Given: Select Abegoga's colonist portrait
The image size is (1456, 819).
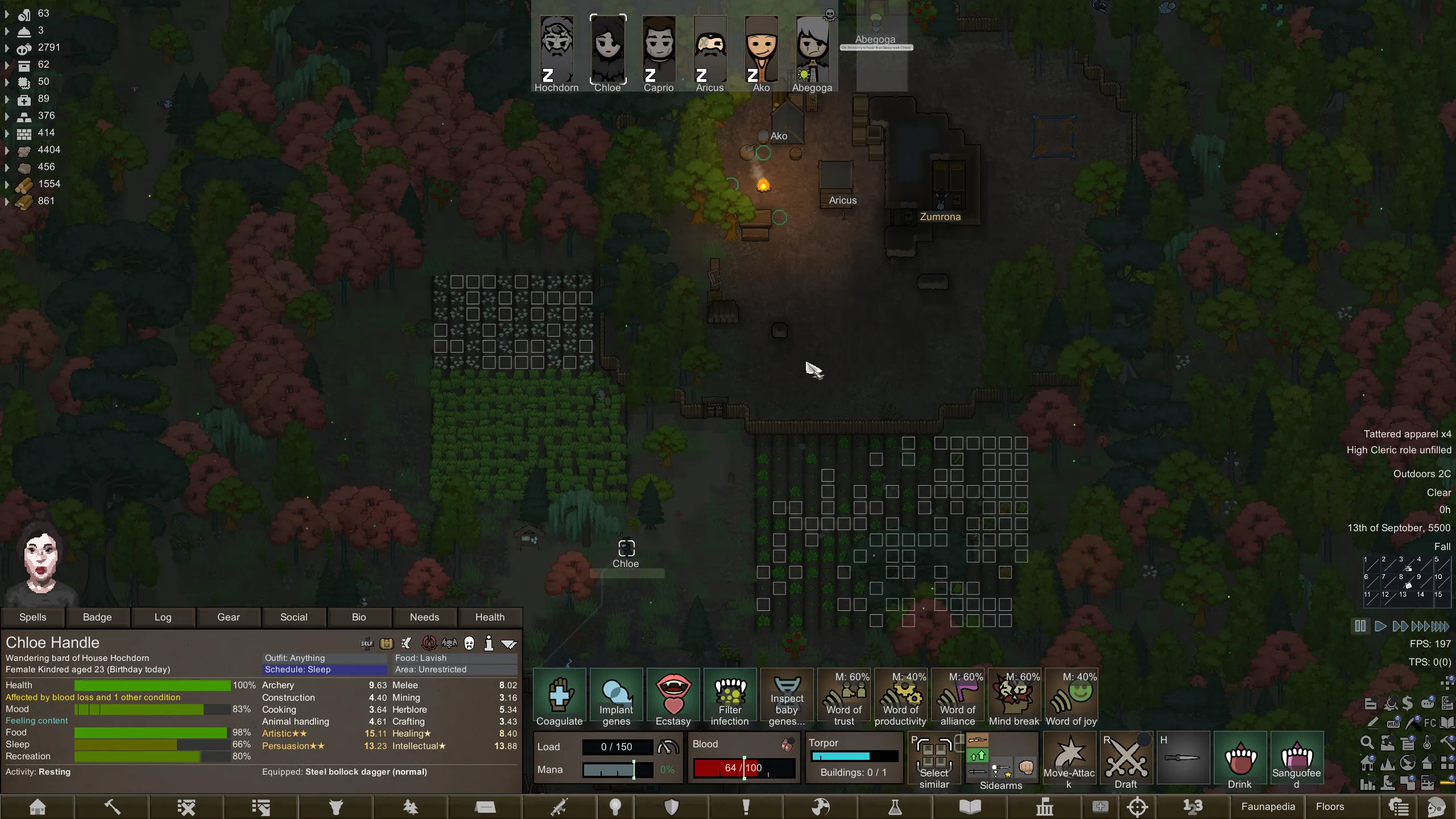Looking at the screenshot, I should tap(812, 50).
